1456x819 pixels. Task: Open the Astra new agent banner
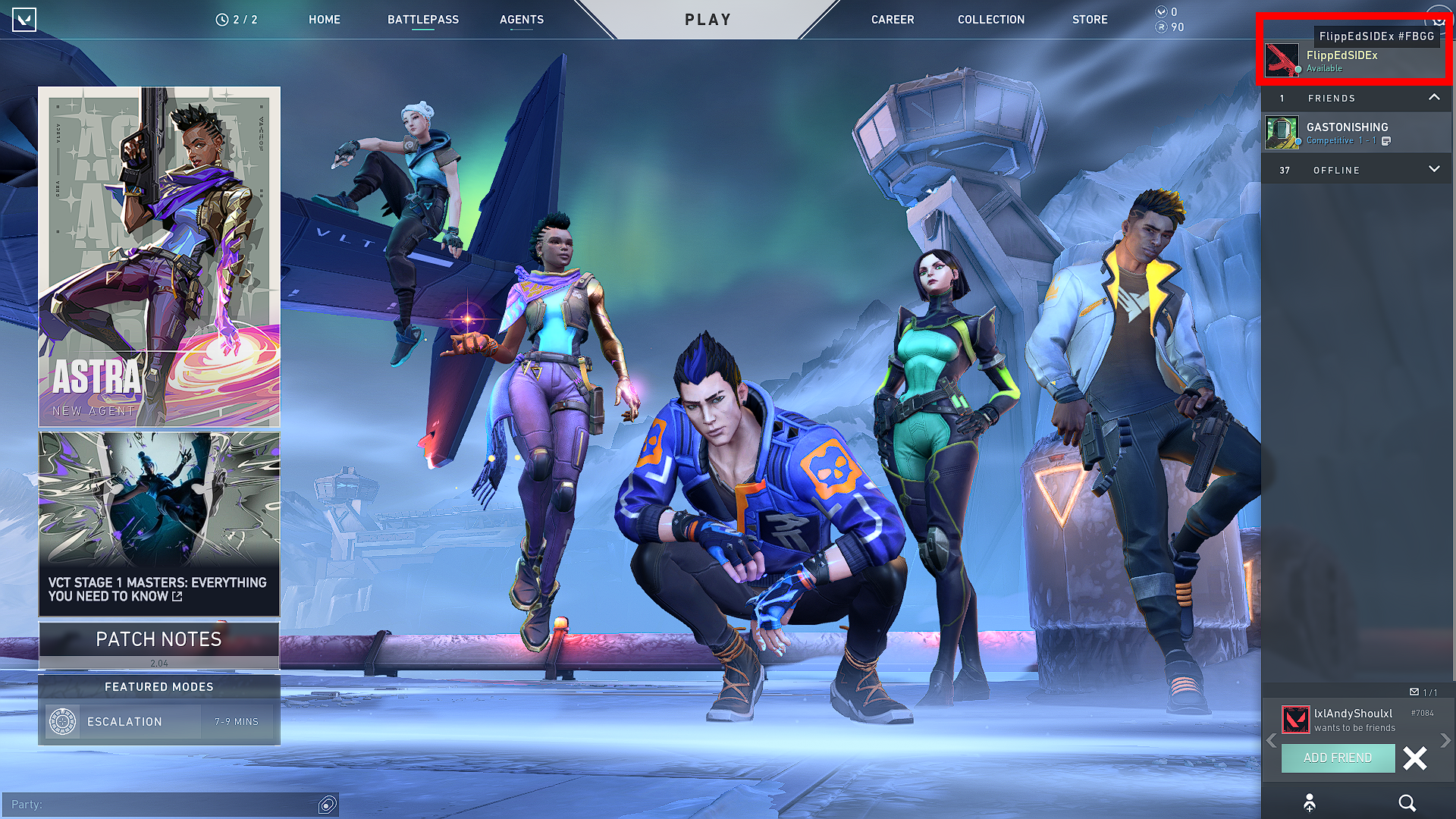159,256
